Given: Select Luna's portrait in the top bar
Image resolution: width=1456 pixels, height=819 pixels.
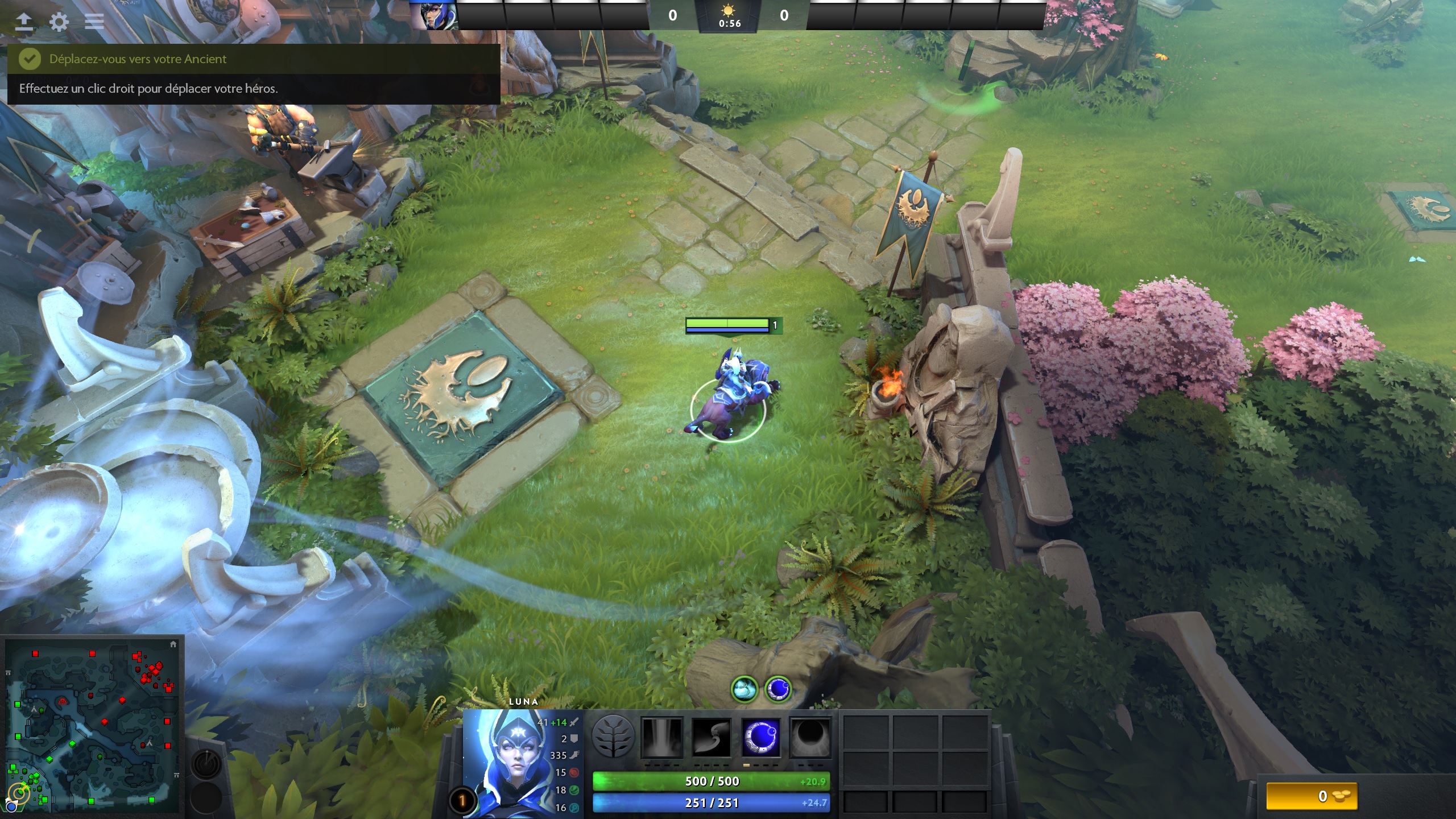Looking at the screenshot, I should (x=433, y=15).
